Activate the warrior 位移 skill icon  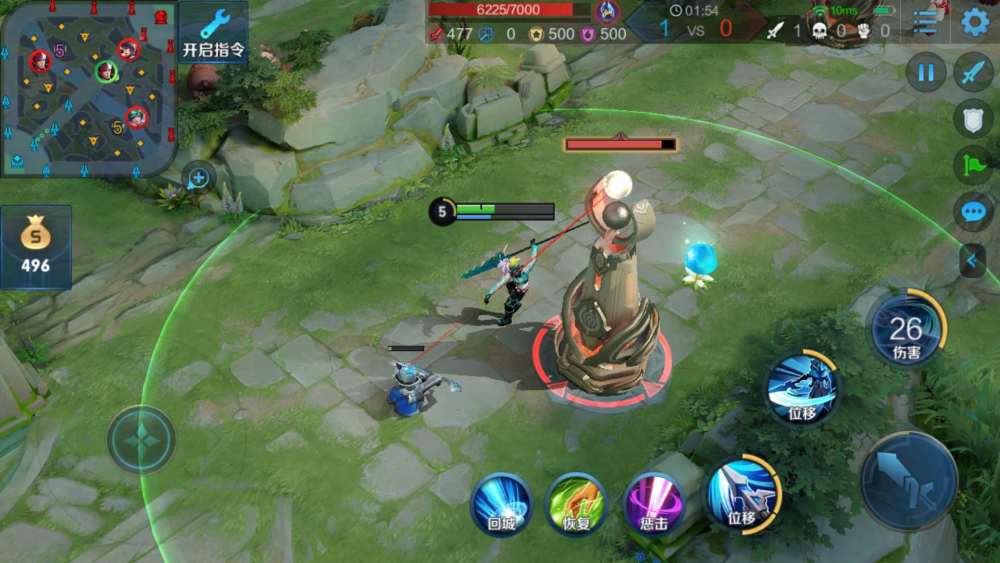pos(803,389)
